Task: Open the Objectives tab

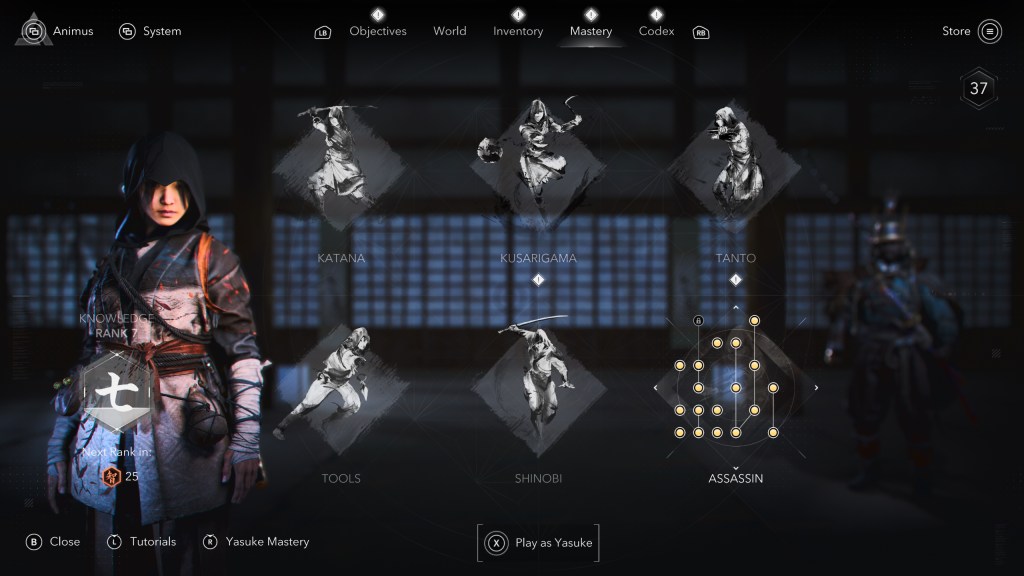Action: pos(377,31)
